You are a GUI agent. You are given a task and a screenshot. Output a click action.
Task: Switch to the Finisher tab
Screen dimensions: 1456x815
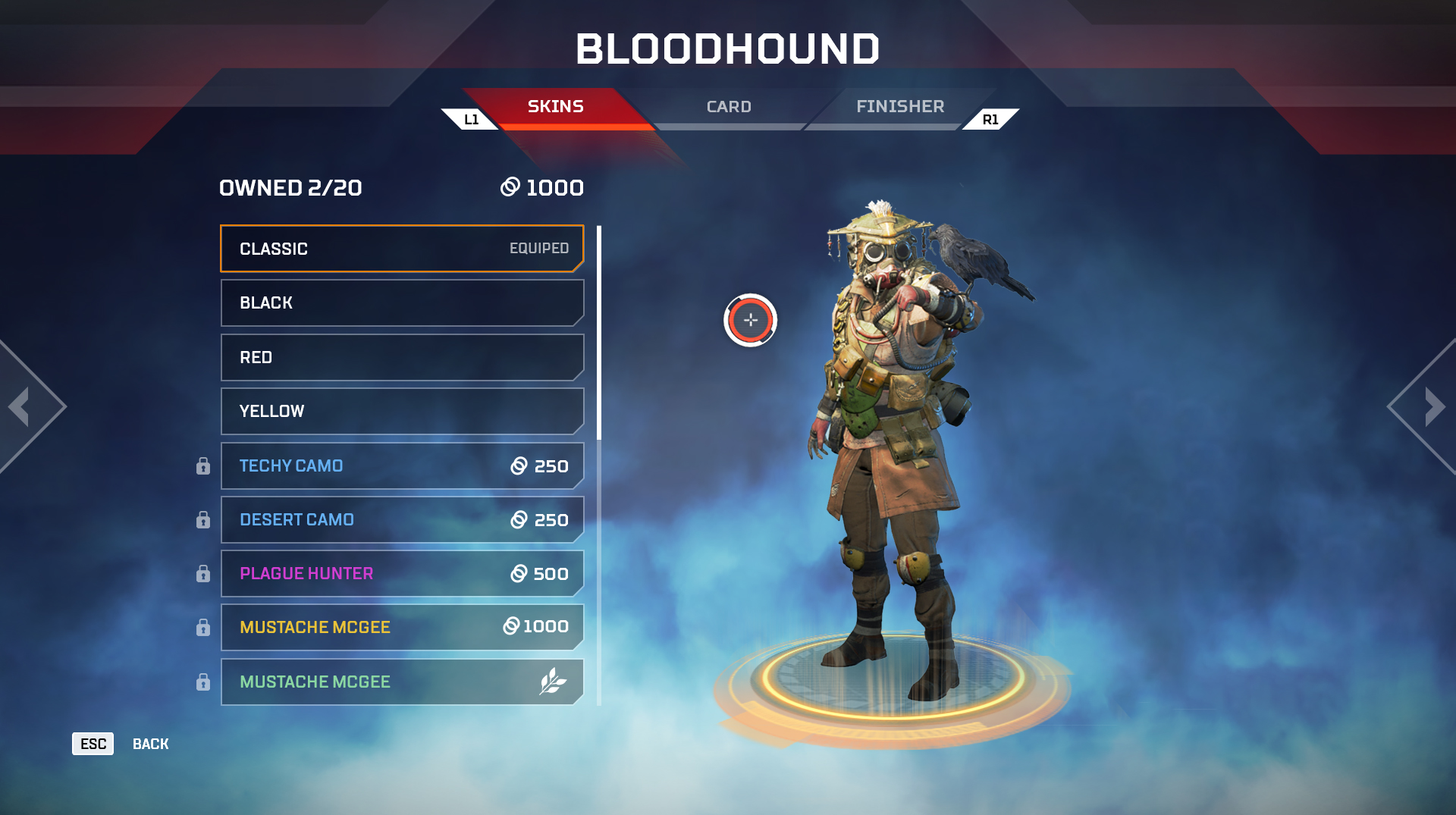click(900, 107)
